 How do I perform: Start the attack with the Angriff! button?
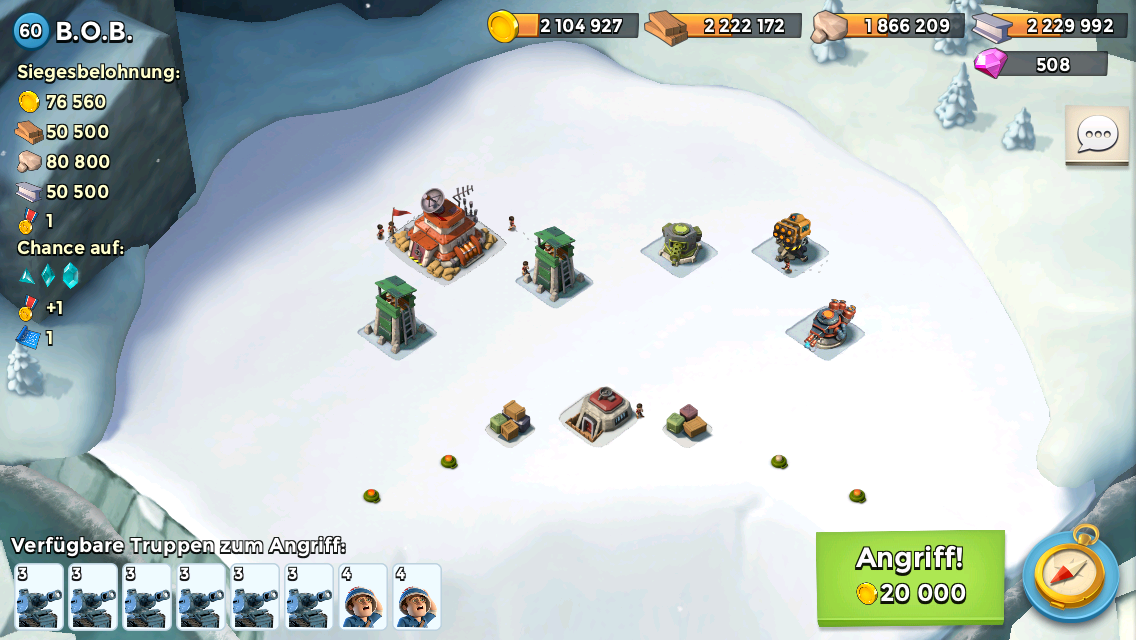pos(910,576)
